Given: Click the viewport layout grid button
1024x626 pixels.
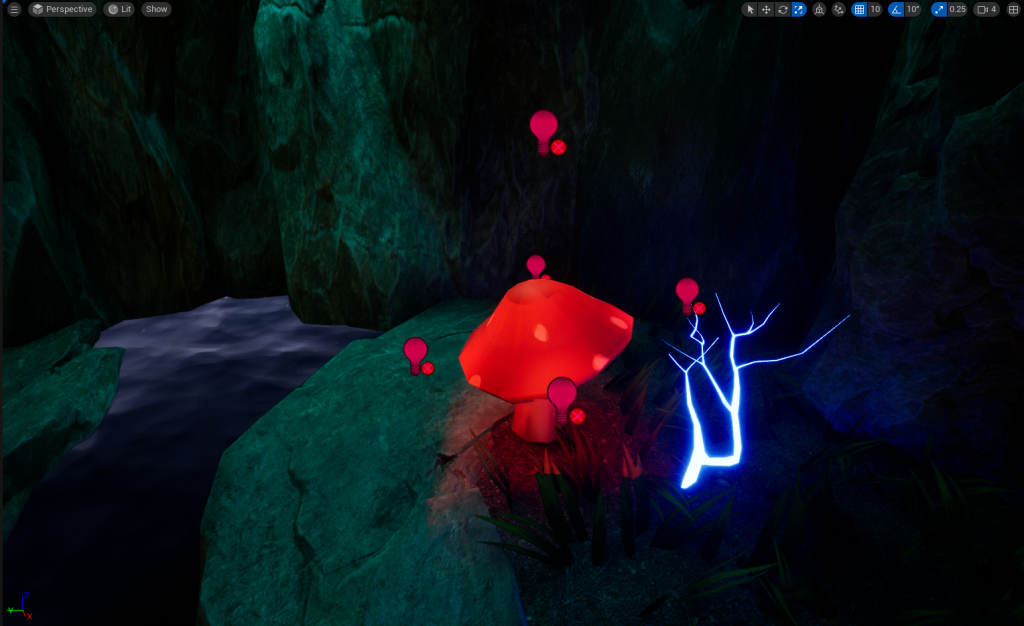Looking at the screenshot, I should (x=1011, y=9).
